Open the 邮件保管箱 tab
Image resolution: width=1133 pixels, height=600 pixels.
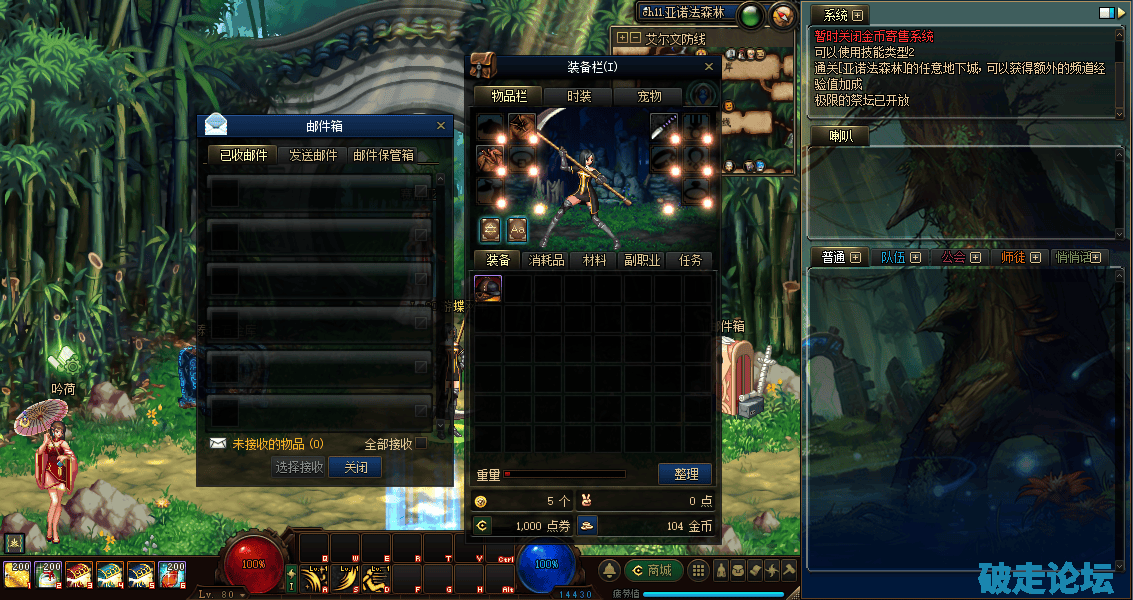tap(383, 155)
